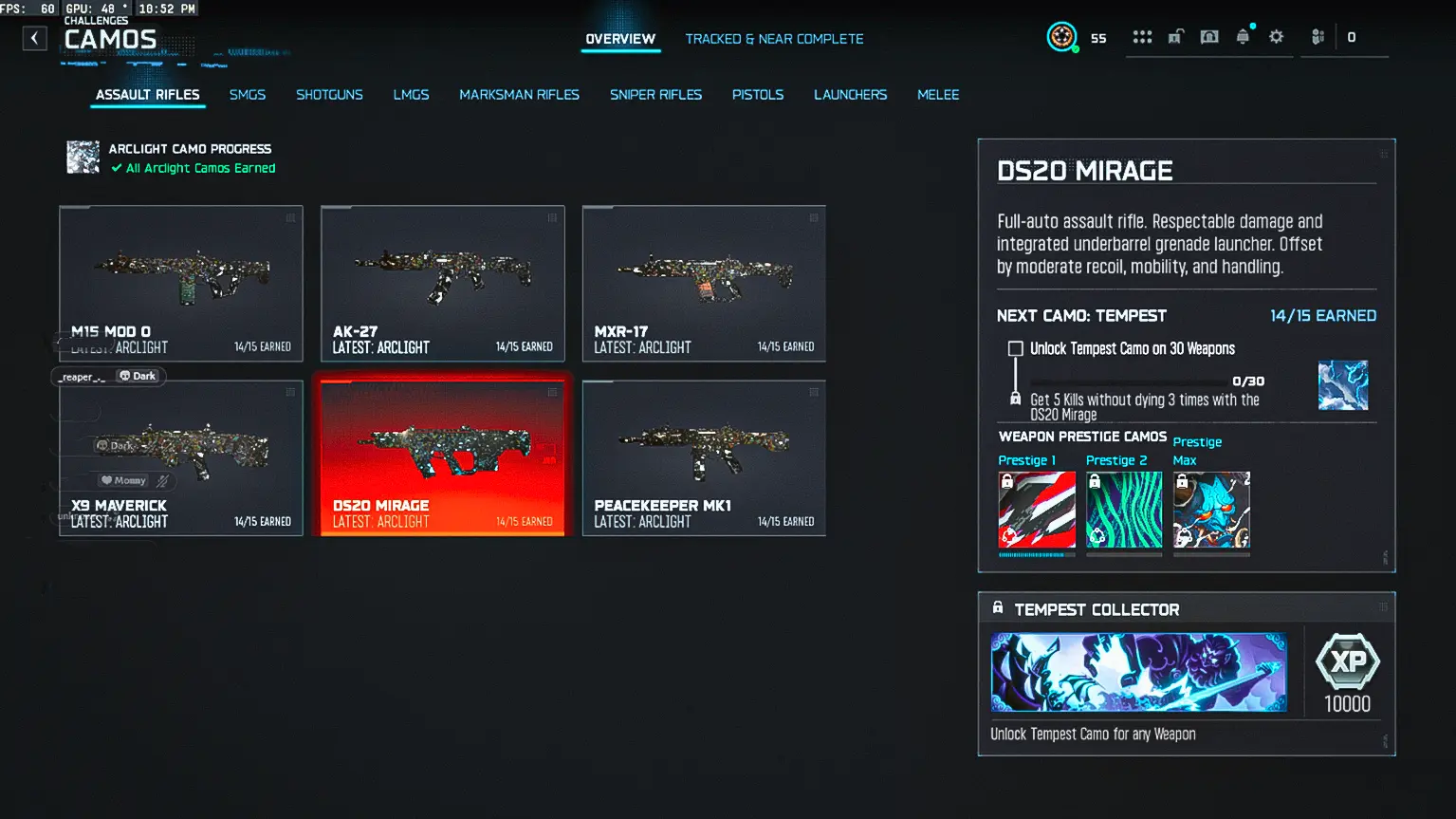Open the apps grid icon in top bar
This screenshot has height=819, width=1456.
pyautogui.click(x=1142, y=36)
